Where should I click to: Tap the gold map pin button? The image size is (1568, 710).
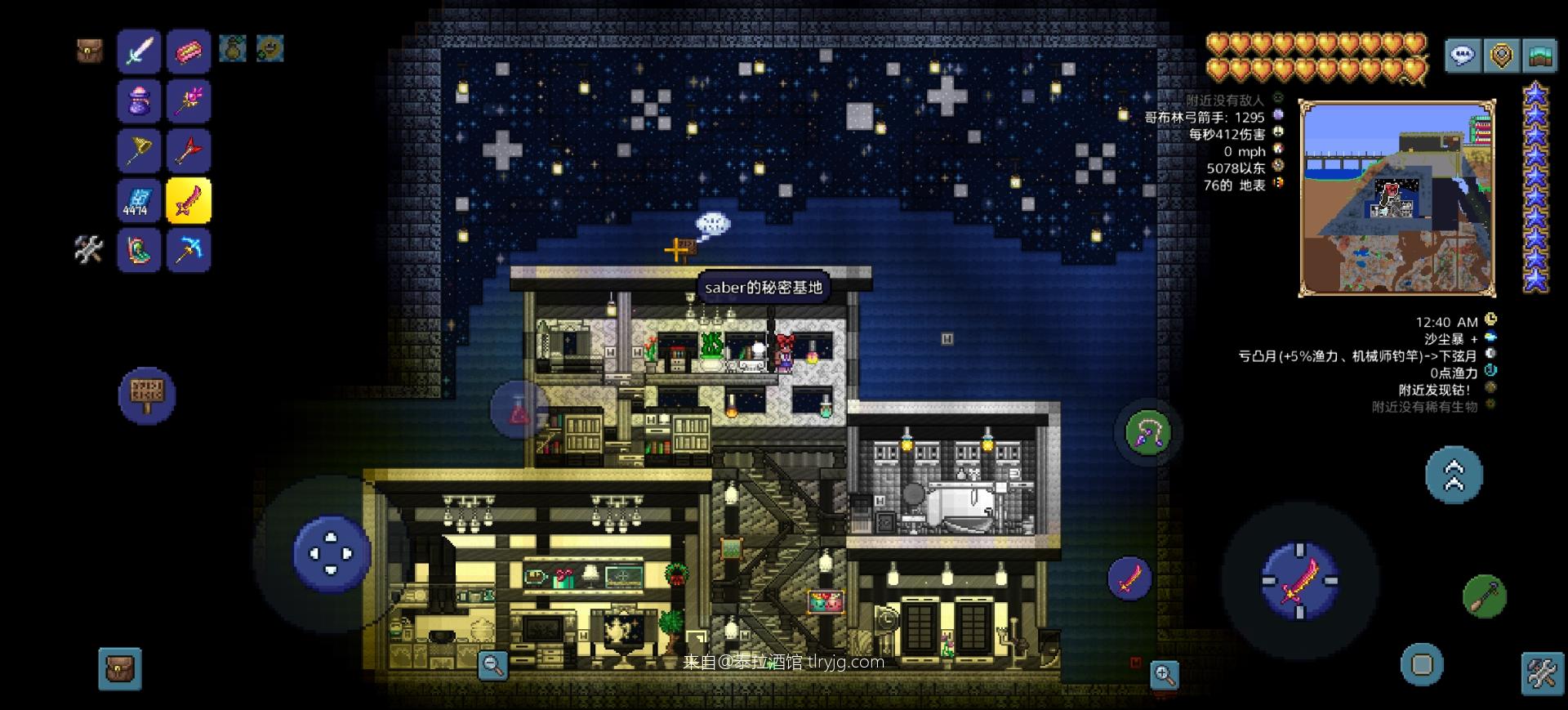(x=1501, y=56)
